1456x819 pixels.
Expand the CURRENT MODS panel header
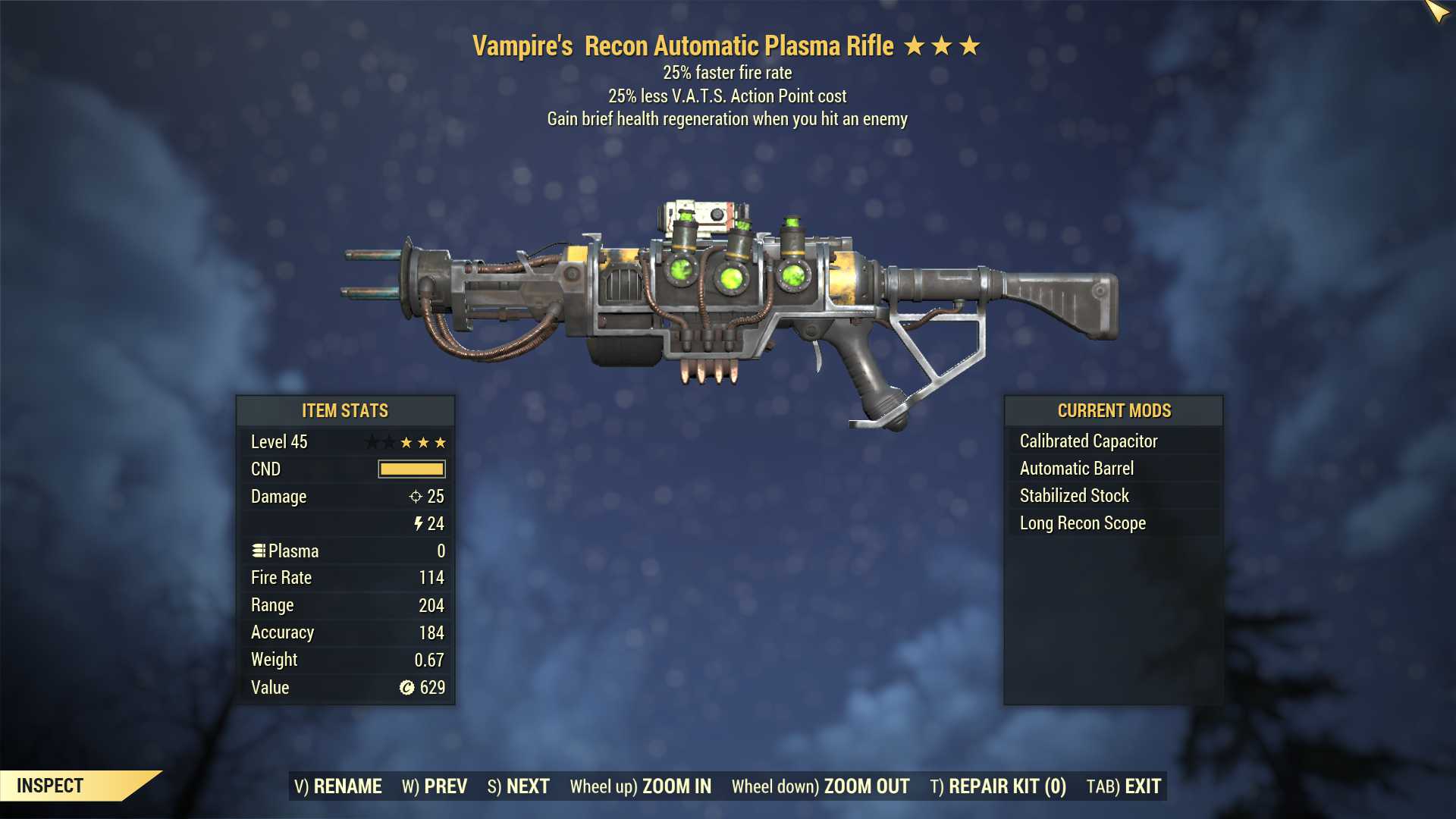pyautogui.click(x=1115, y=411)
